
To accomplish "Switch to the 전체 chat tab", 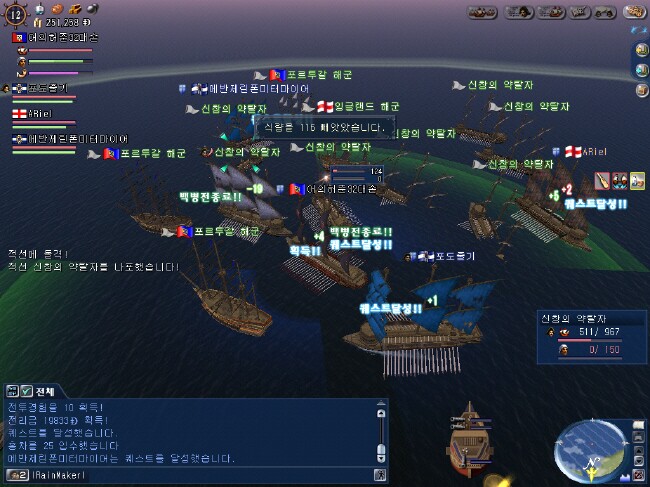I will pyautogui.click(x=46, y=390).
